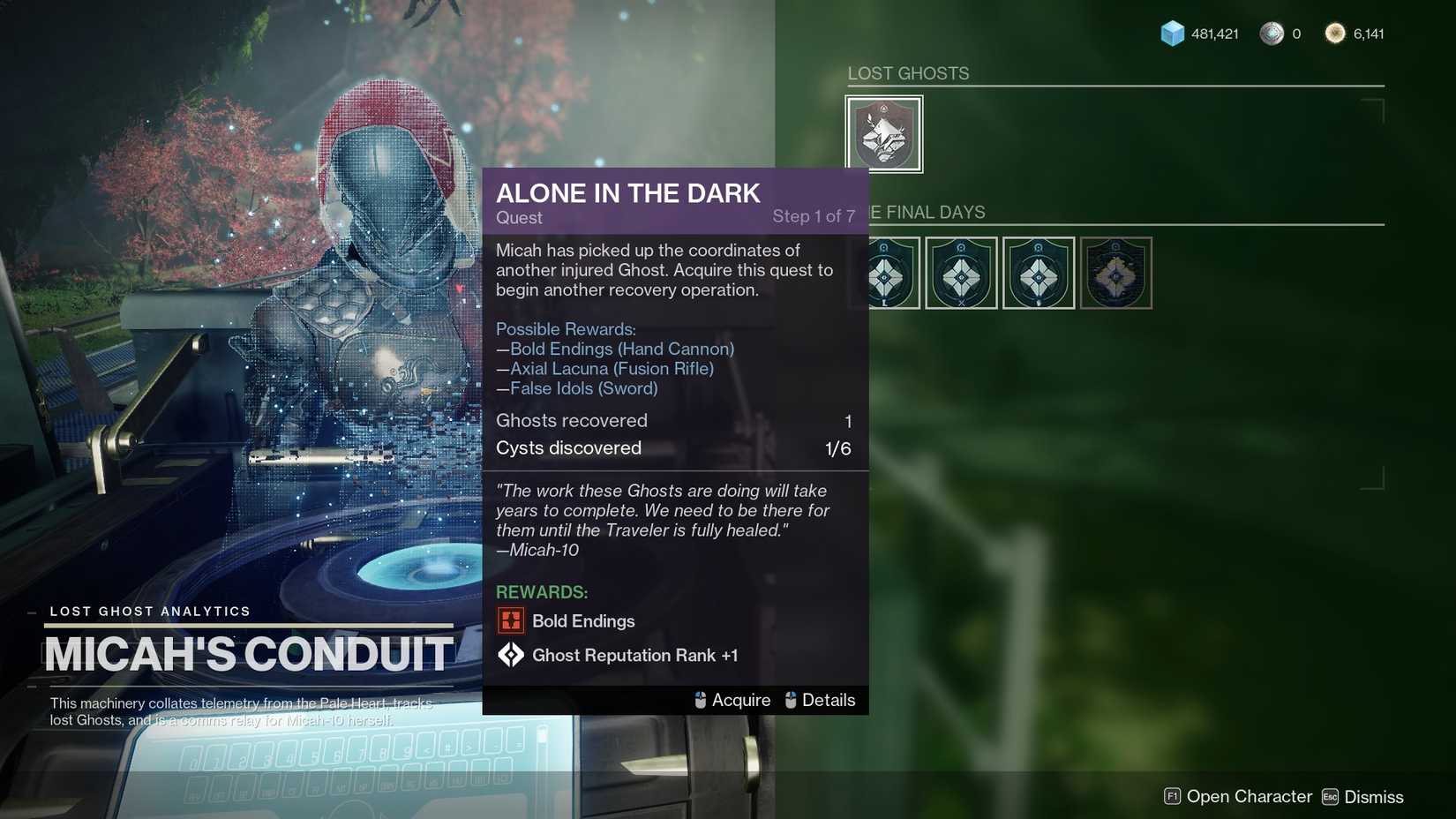
Task: Select the Ghost Reputation Rank diamond icon
Action: coord(511,655)
